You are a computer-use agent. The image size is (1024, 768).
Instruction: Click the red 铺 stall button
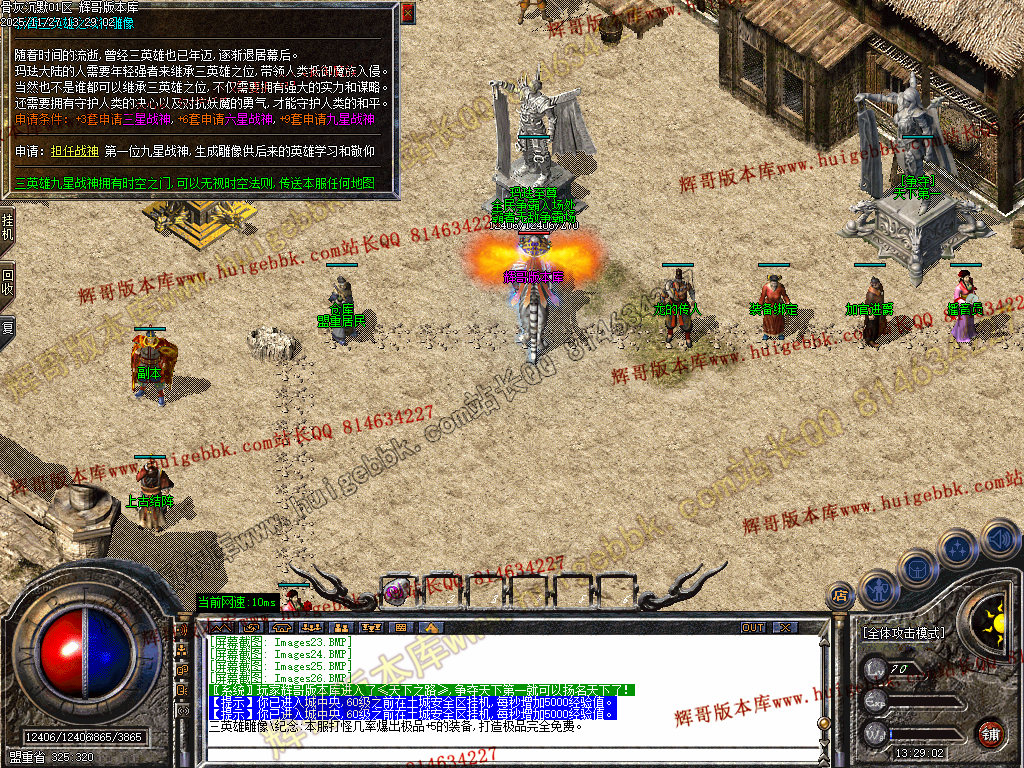[x=990, y=732]
